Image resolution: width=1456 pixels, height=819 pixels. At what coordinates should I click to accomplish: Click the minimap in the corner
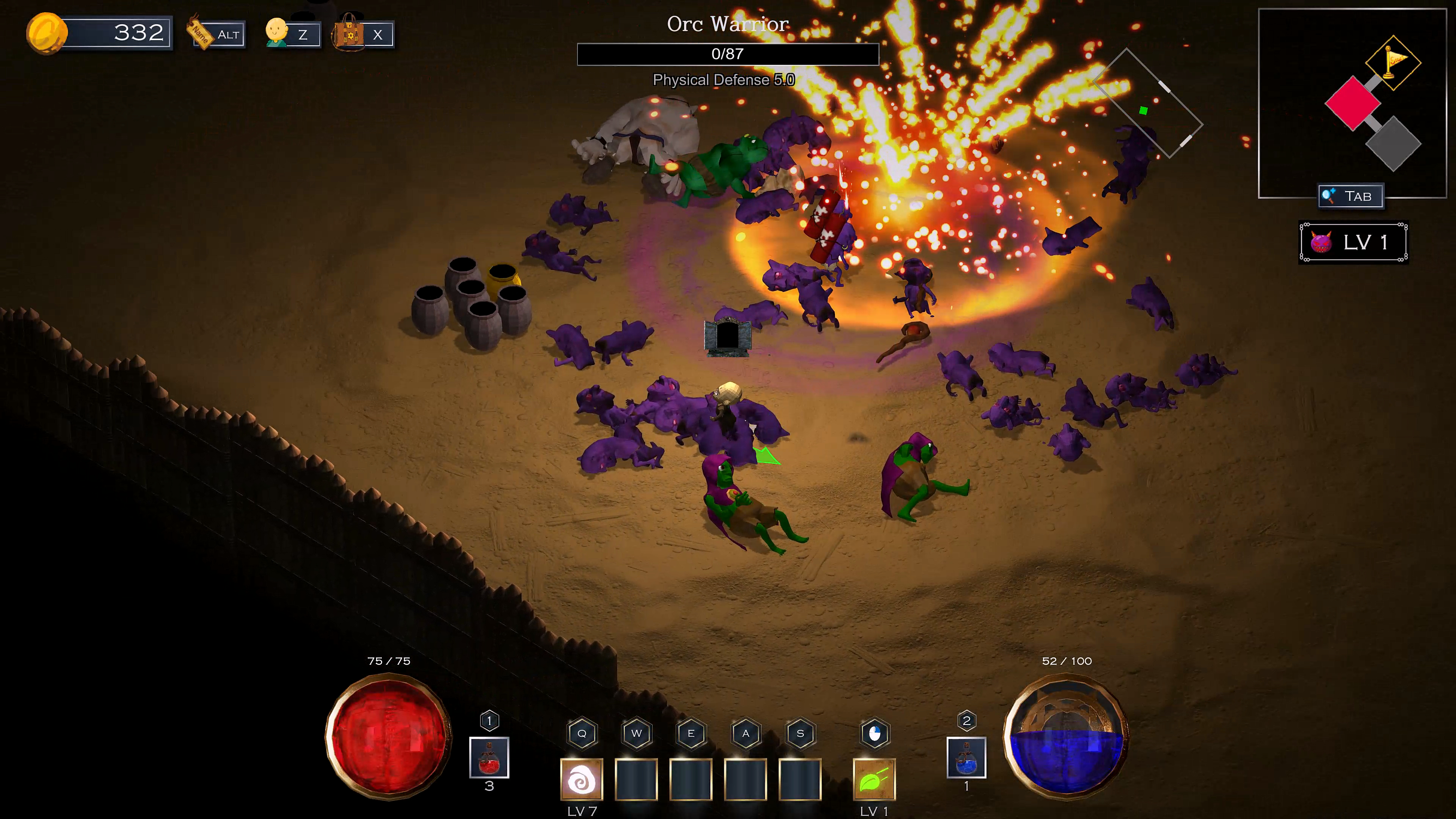1351,103
